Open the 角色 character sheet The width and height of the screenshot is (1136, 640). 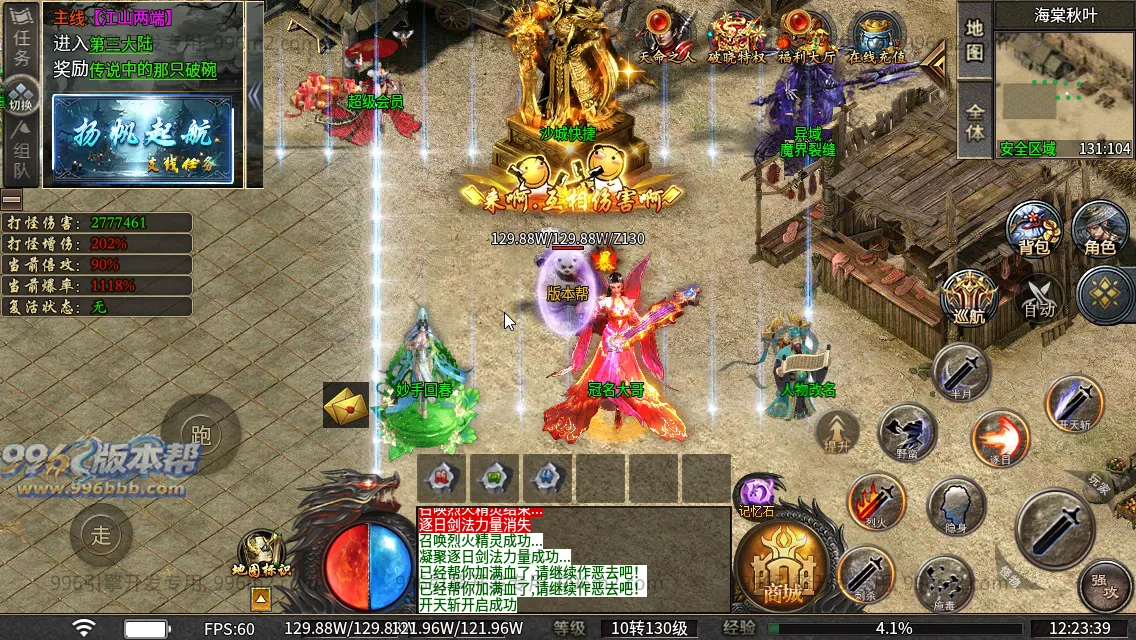coord(1099,227)
